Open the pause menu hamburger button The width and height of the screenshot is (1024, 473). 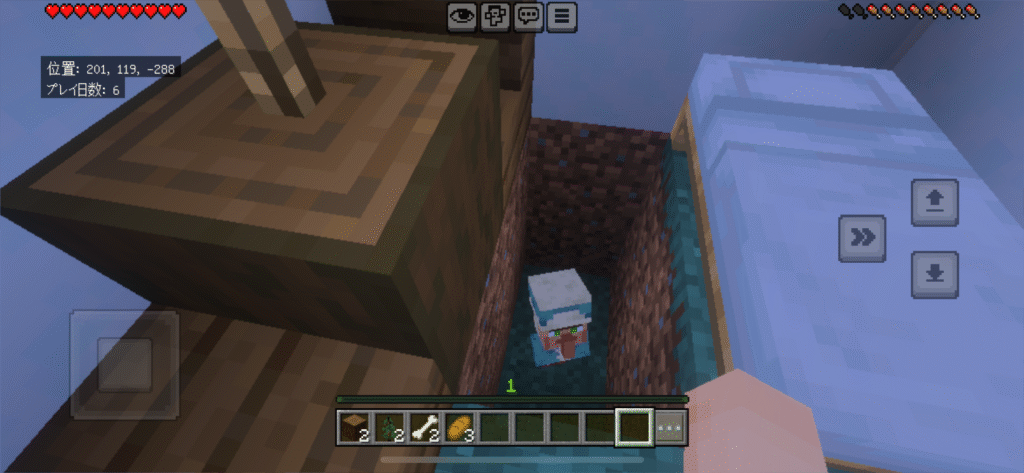[563, 15]
